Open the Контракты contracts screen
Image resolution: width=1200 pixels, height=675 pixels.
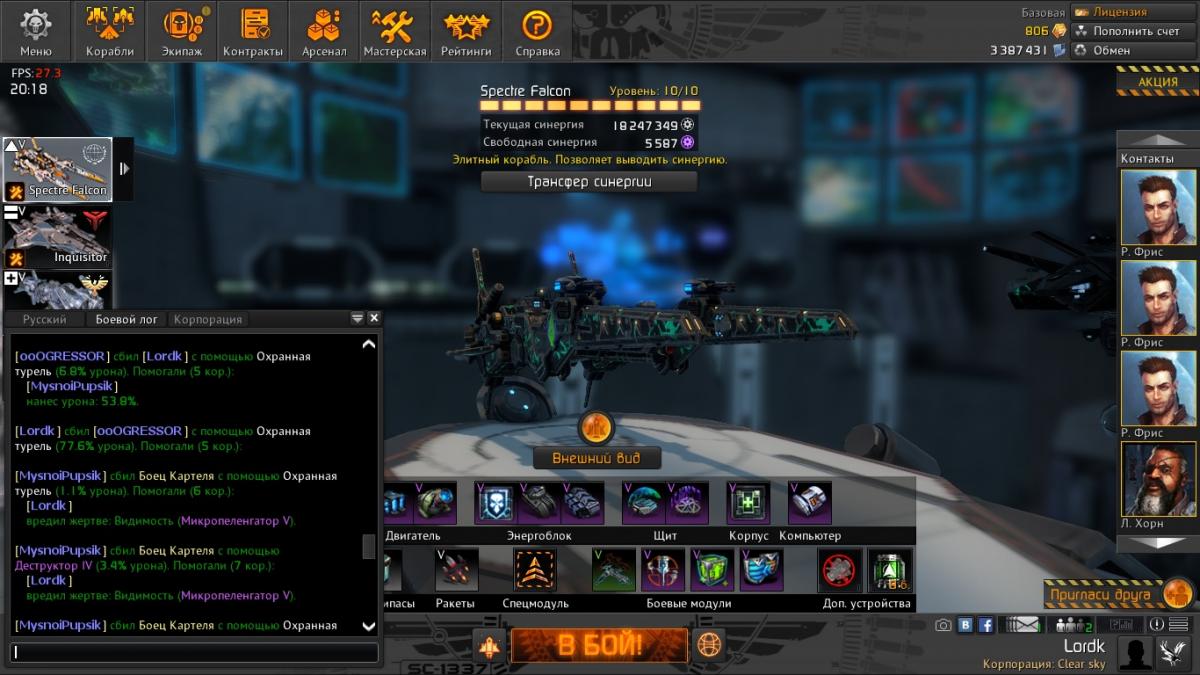pos(253,30)
